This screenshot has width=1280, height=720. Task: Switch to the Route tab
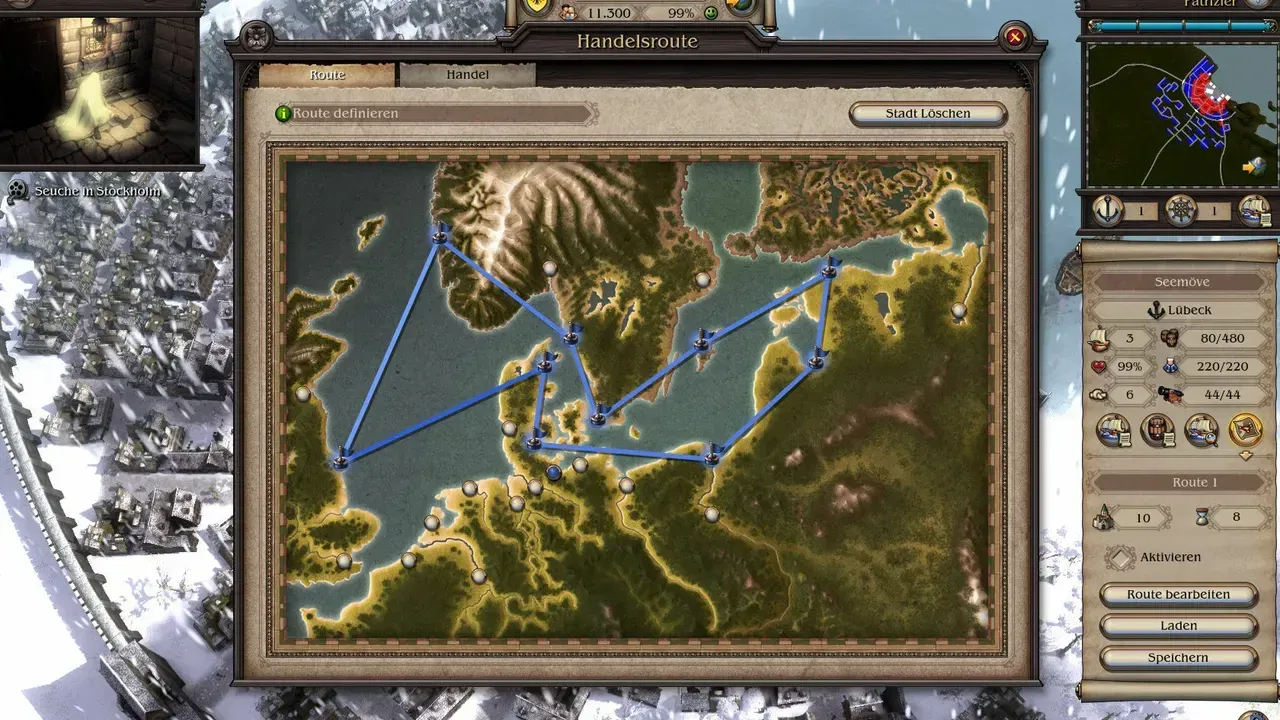328,74
